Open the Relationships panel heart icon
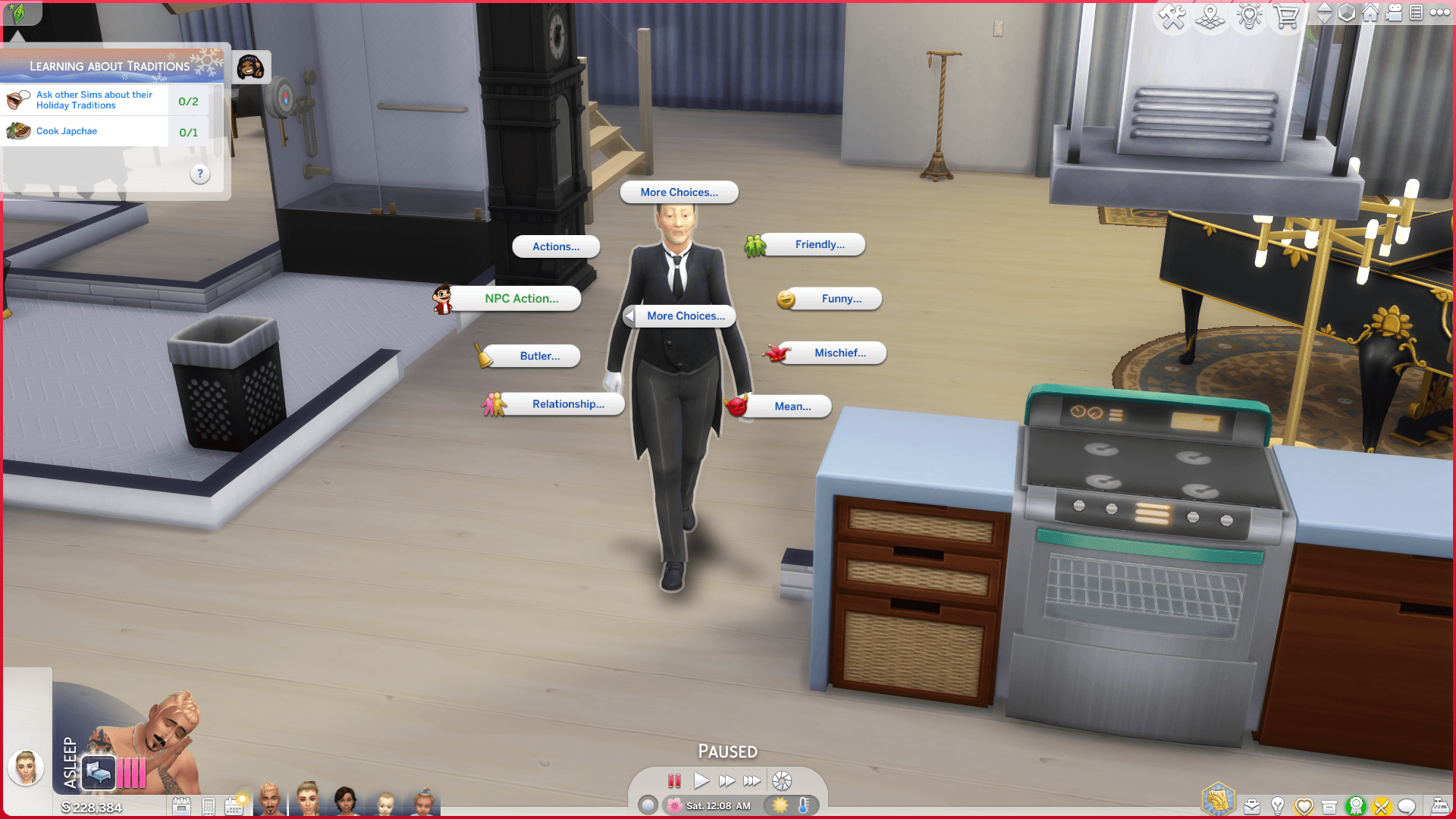Viewport: 1456px width, 819px height. pyautogui.click(x=1304, y=805)
